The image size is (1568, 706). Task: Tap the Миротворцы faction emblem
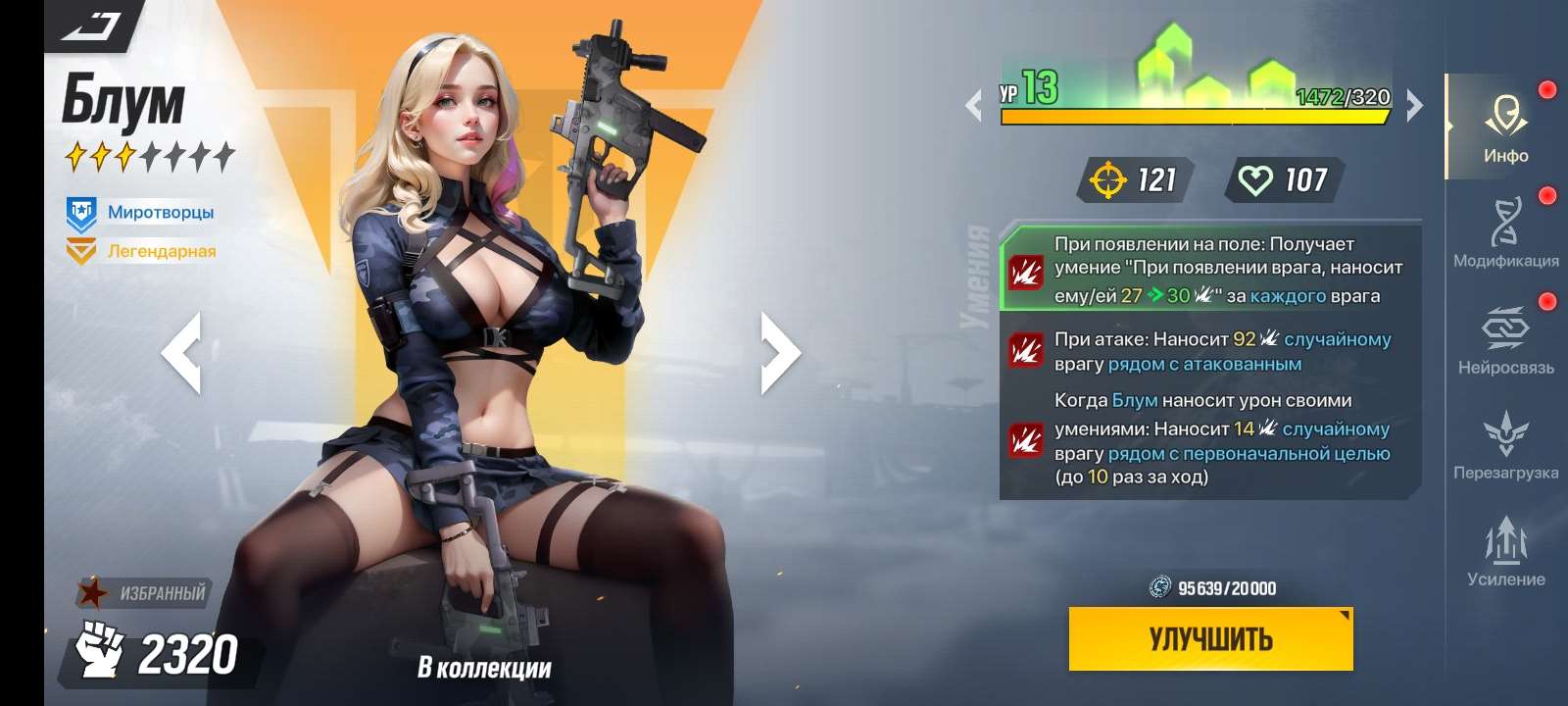pyautogui.click(x=82, y=209)
